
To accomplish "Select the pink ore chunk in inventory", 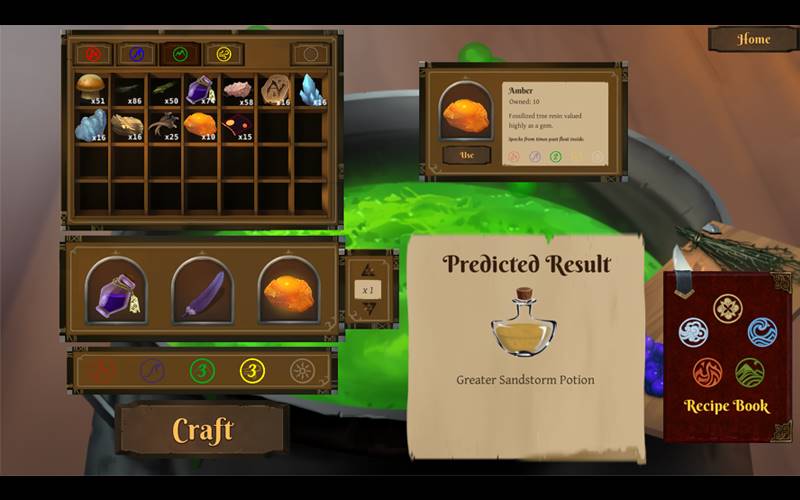I will tap(238, 90).
